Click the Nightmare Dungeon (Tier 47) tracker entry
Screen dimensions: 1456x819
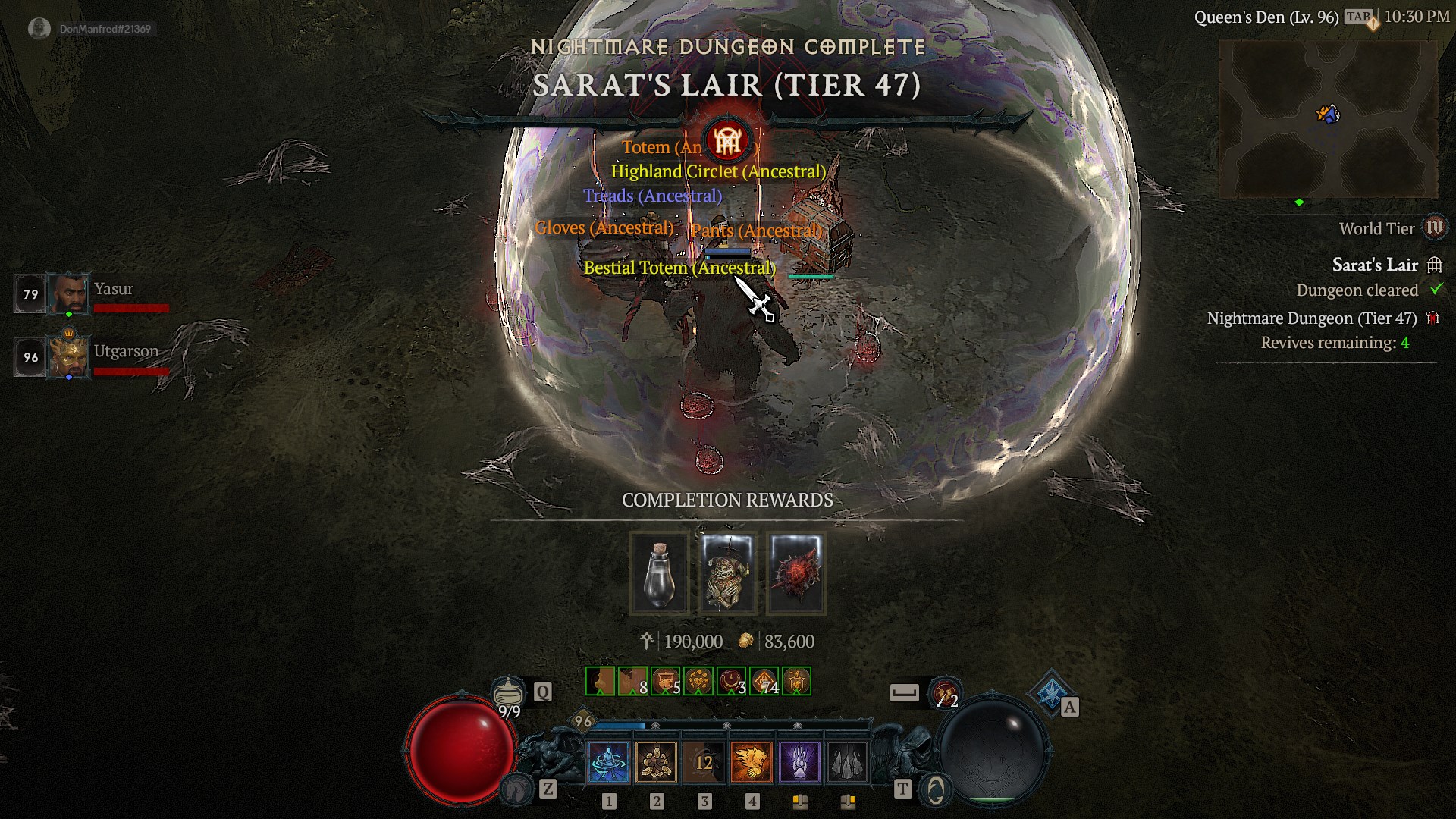1311,318
